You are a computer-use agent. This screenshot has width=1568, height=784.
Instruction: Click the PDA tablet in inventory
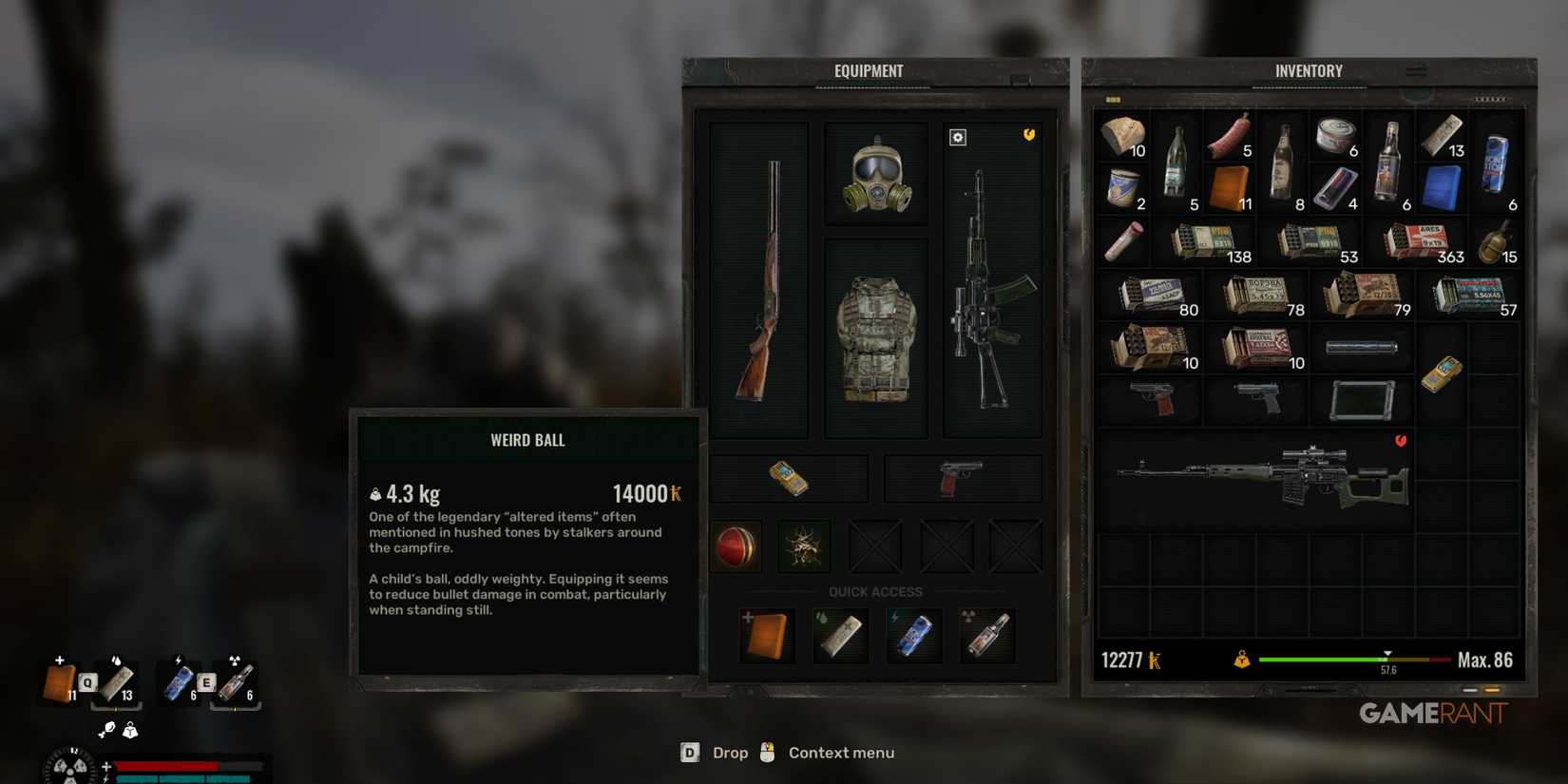(x=1363, y=399)
